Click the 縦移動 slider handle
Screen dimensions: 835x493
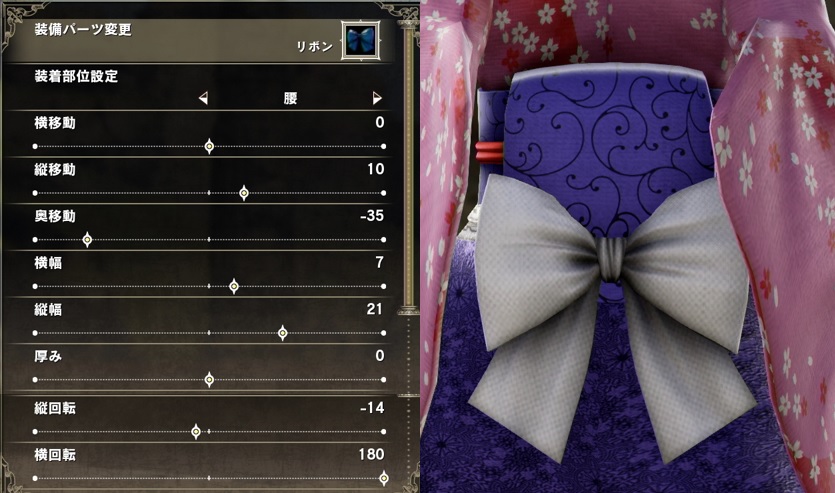tap(244, 193)
